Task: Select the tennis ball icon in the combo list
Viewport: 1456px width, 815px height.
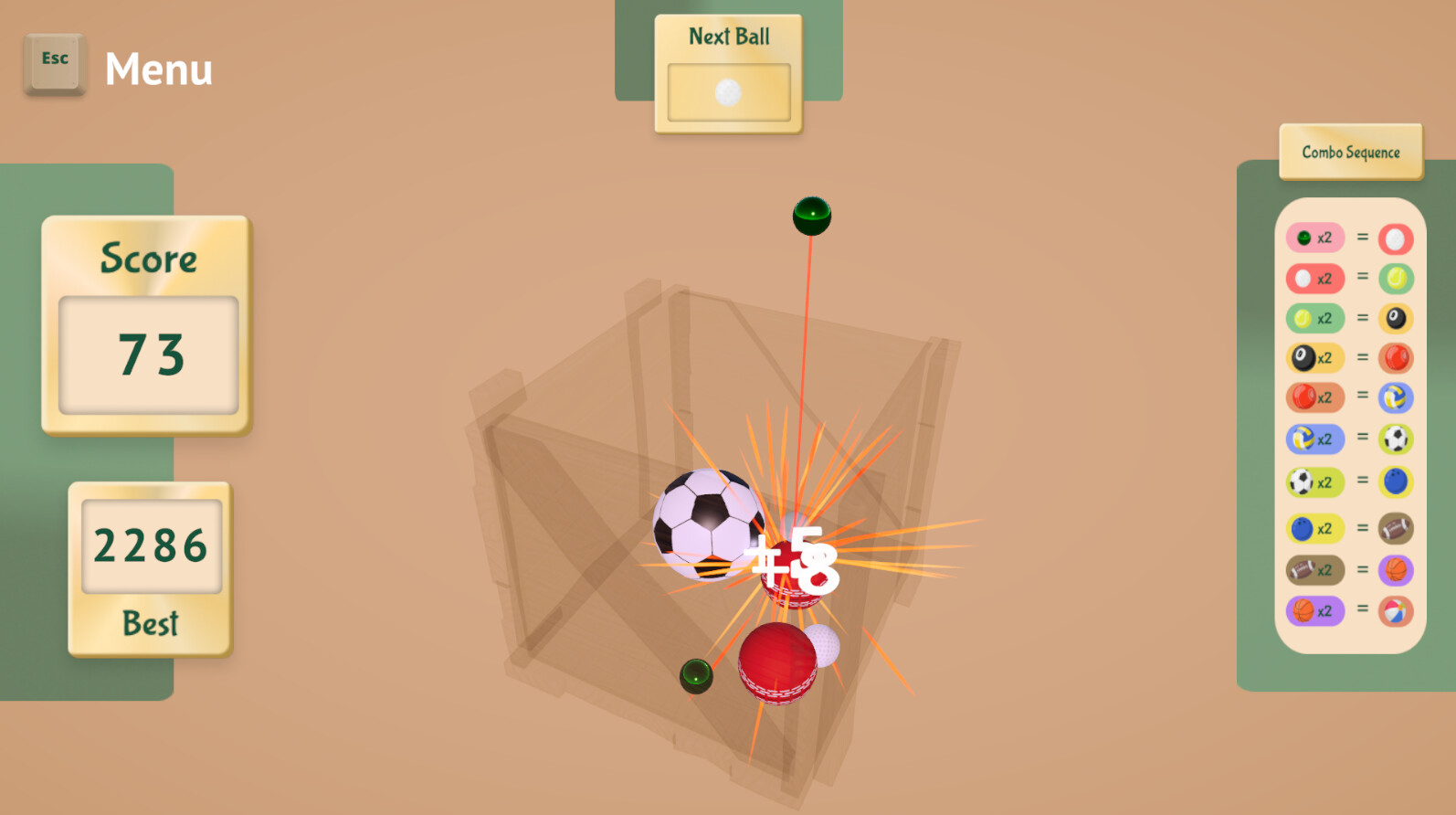Action: point(1306,318)
